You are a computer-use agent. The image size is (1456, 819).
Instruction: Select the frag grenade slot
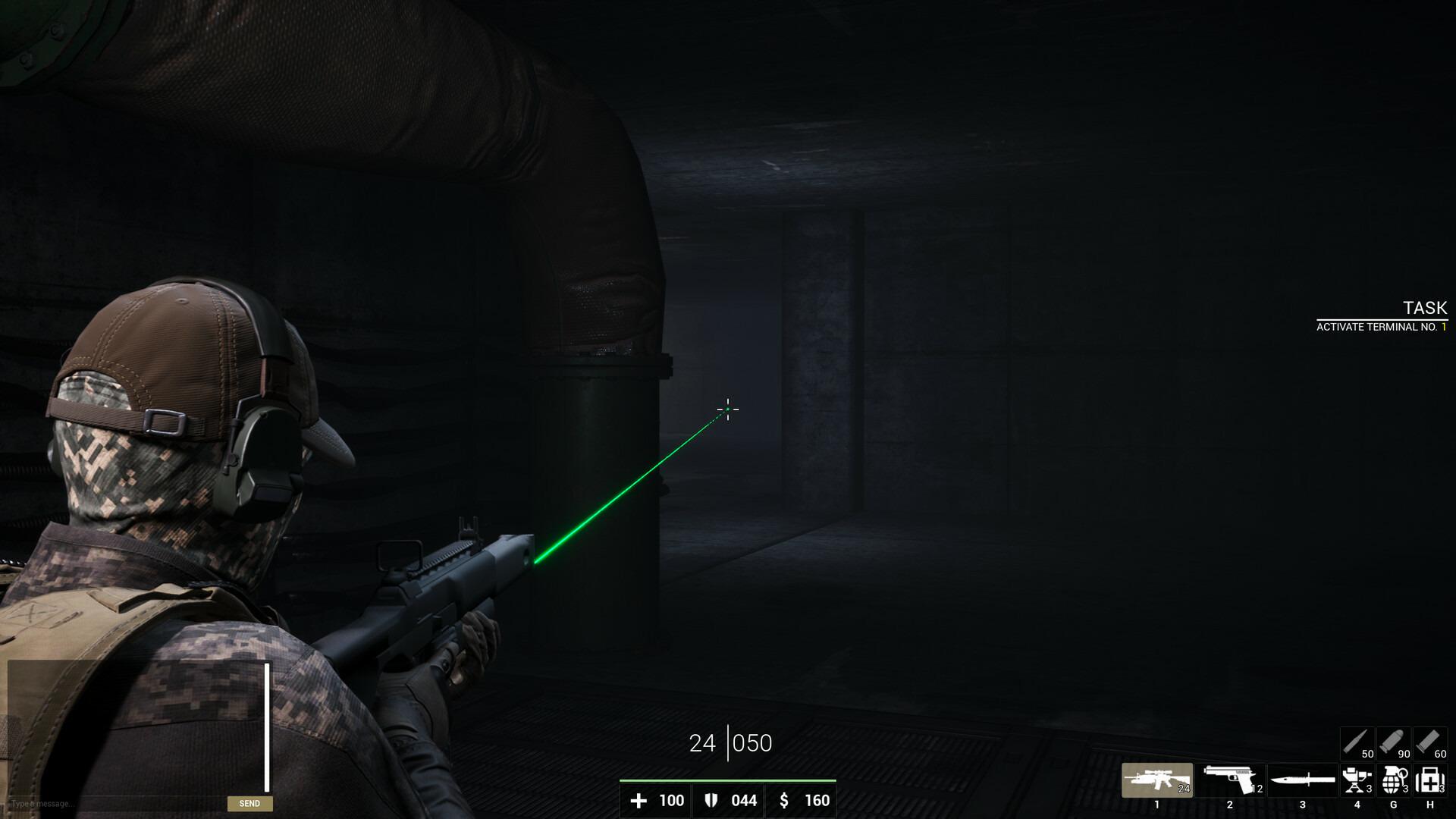click(1393, 780)
